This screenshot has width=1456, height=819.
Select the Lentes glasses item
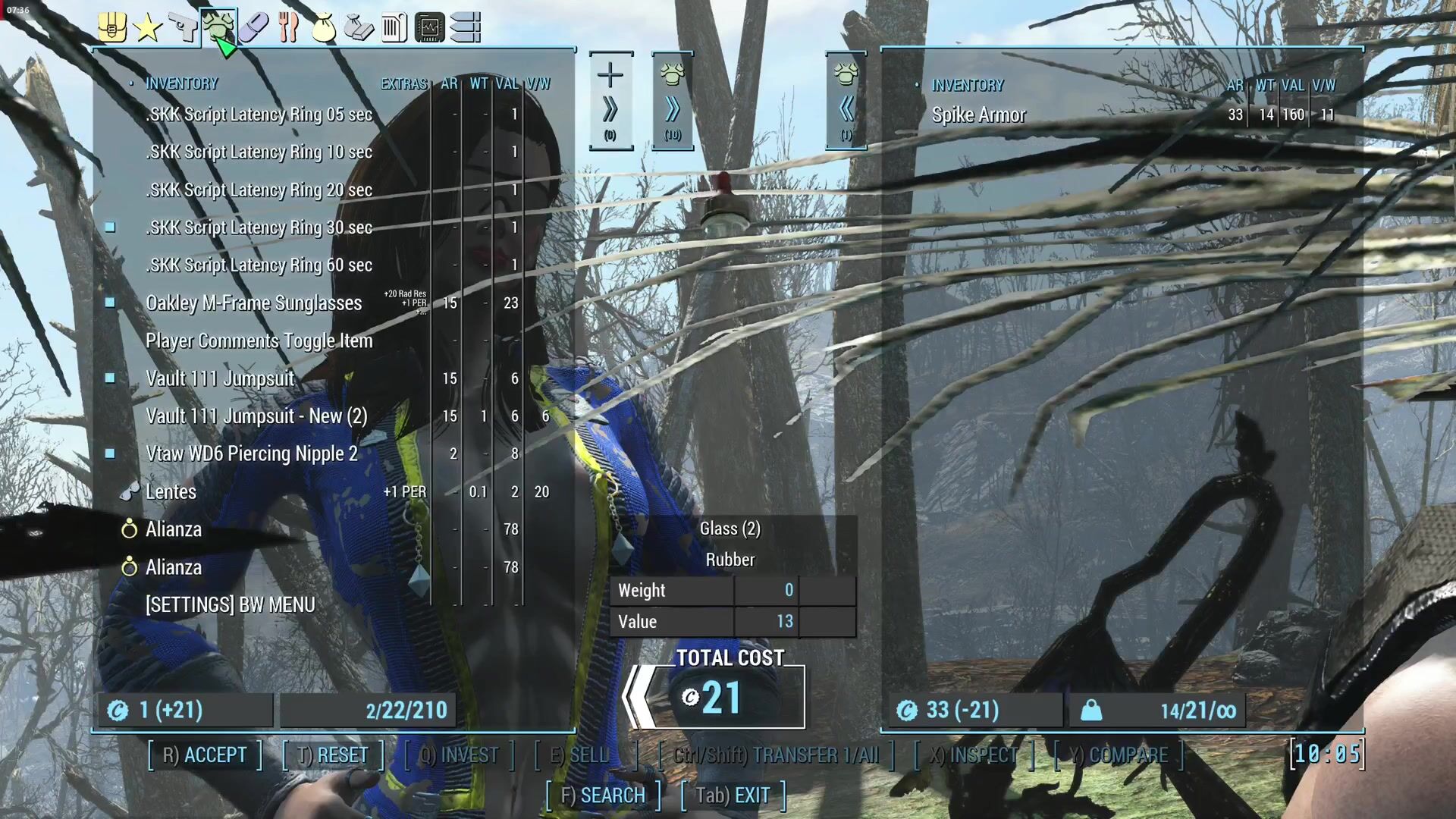171,492
